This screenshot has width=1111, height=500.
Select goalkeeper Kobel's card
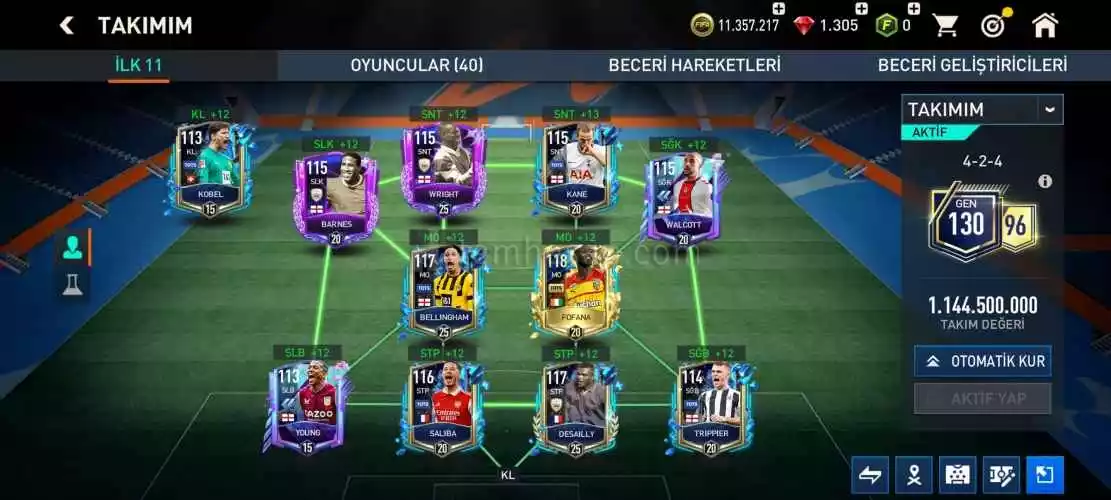click(209, 168)
